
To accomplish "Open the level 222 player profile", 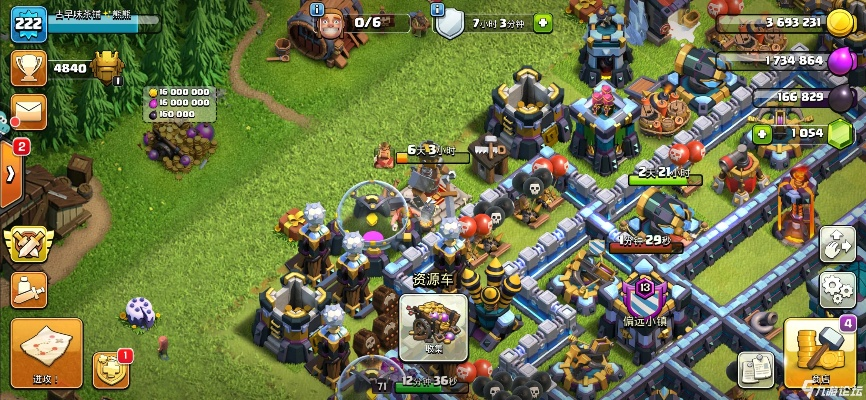I will (29, 23).
